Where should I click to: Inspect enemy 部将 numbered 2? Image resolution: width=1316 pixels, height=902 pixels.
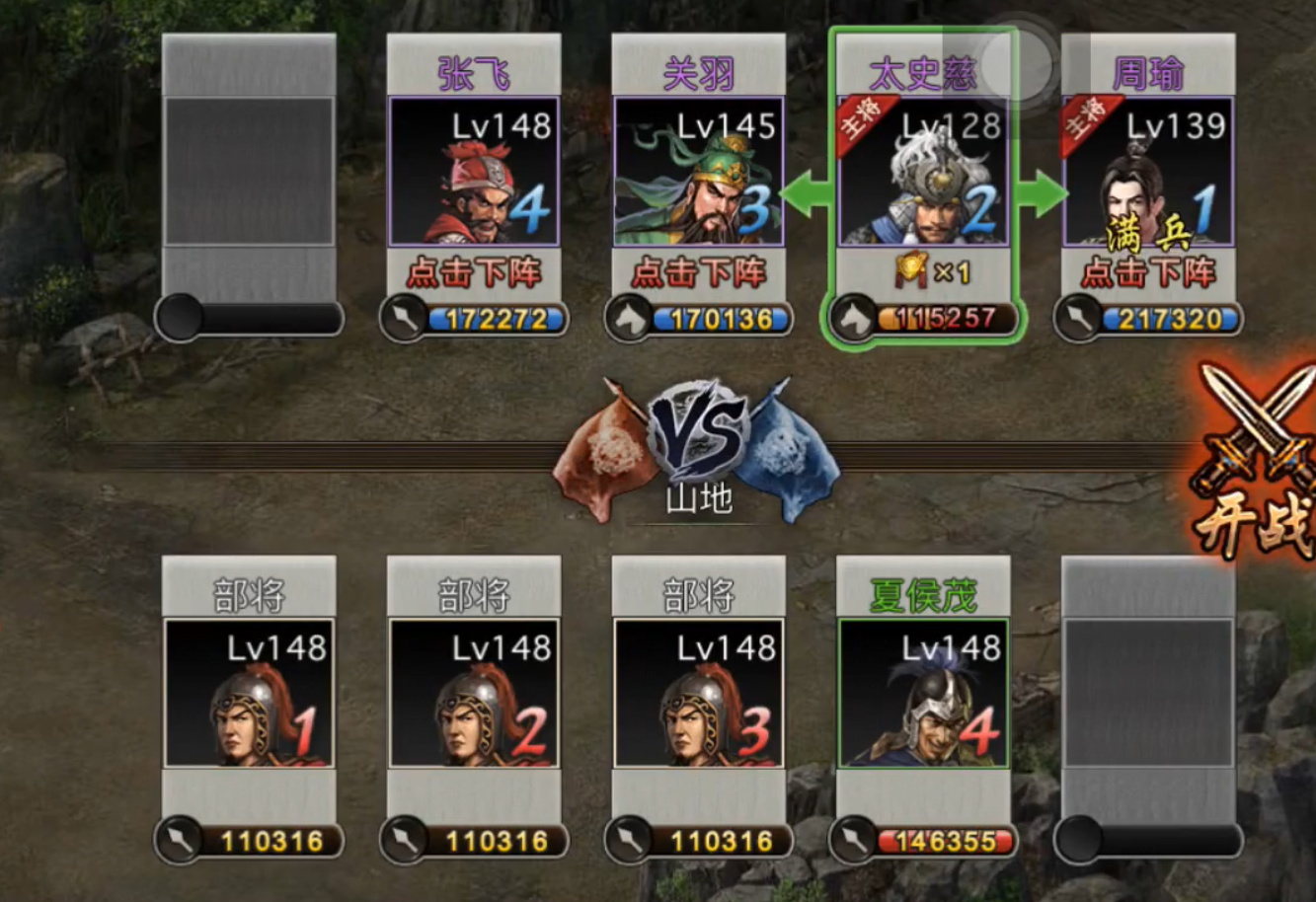tap(474, 693)
